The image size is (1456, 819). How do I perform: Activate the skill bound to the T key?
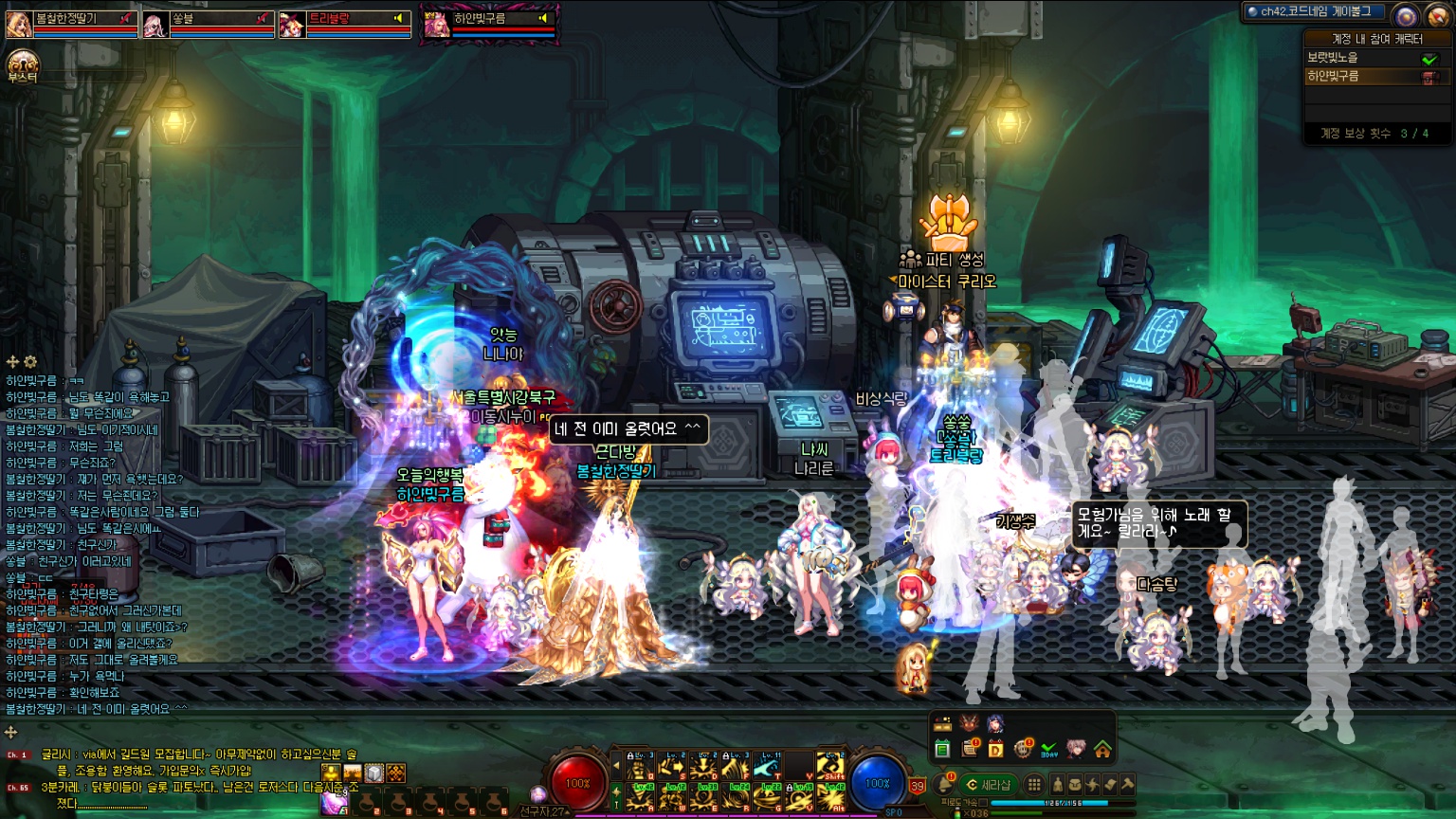pos(768,766)
